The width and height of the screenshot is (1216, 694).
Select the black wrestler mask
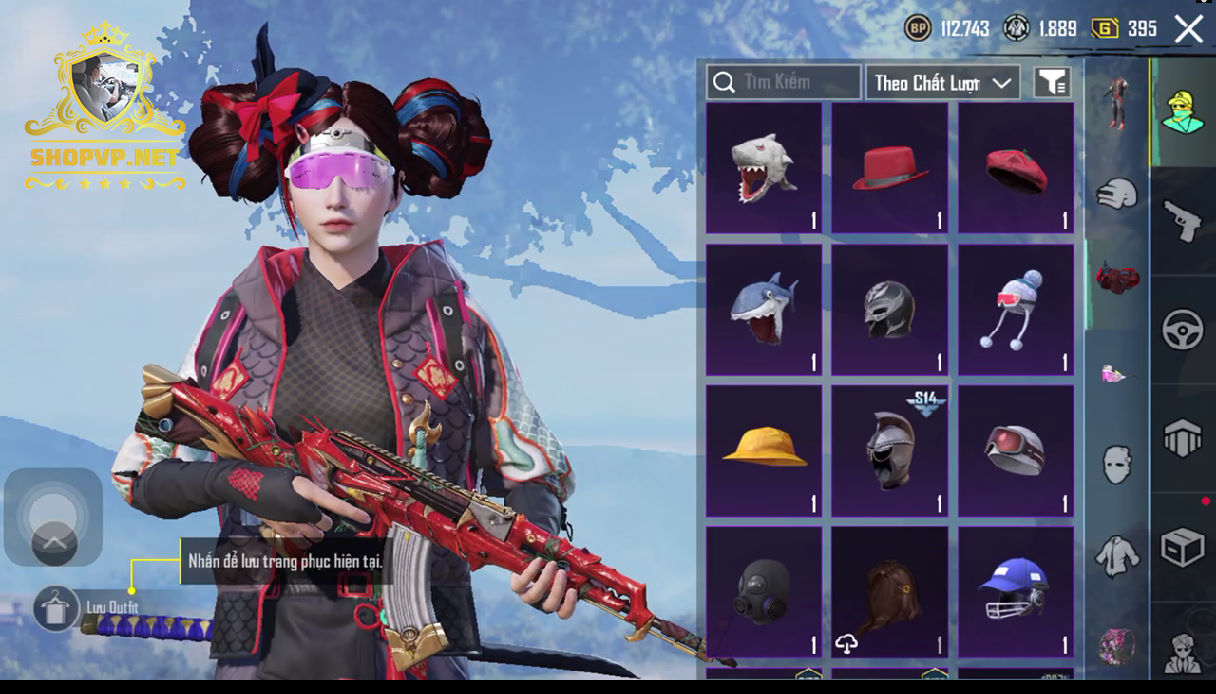pos(890,310)
